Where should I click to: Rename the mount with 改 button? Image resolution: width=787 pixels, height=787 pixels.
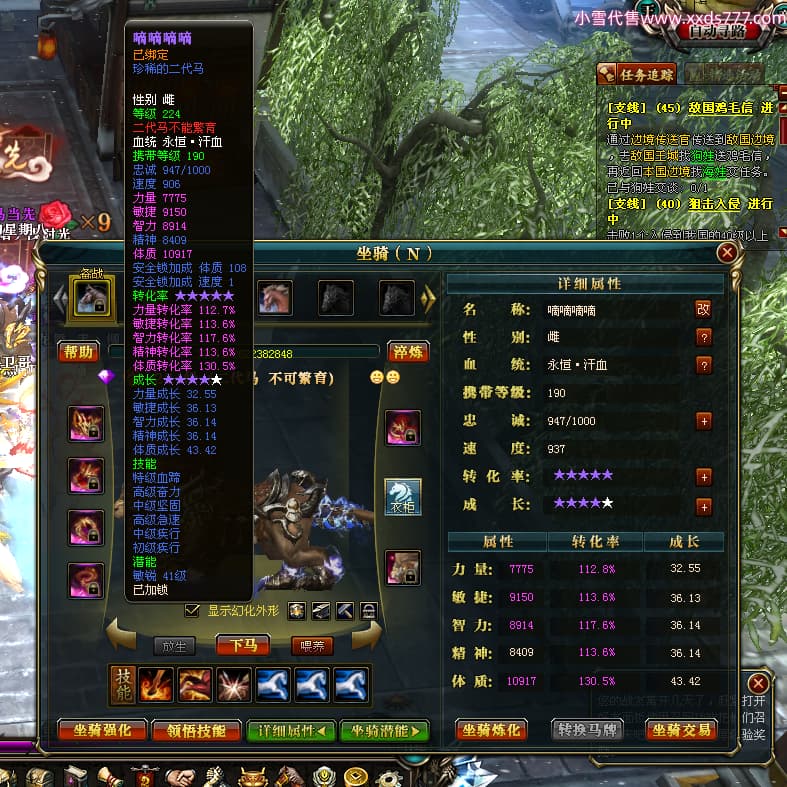click(703, 309)
